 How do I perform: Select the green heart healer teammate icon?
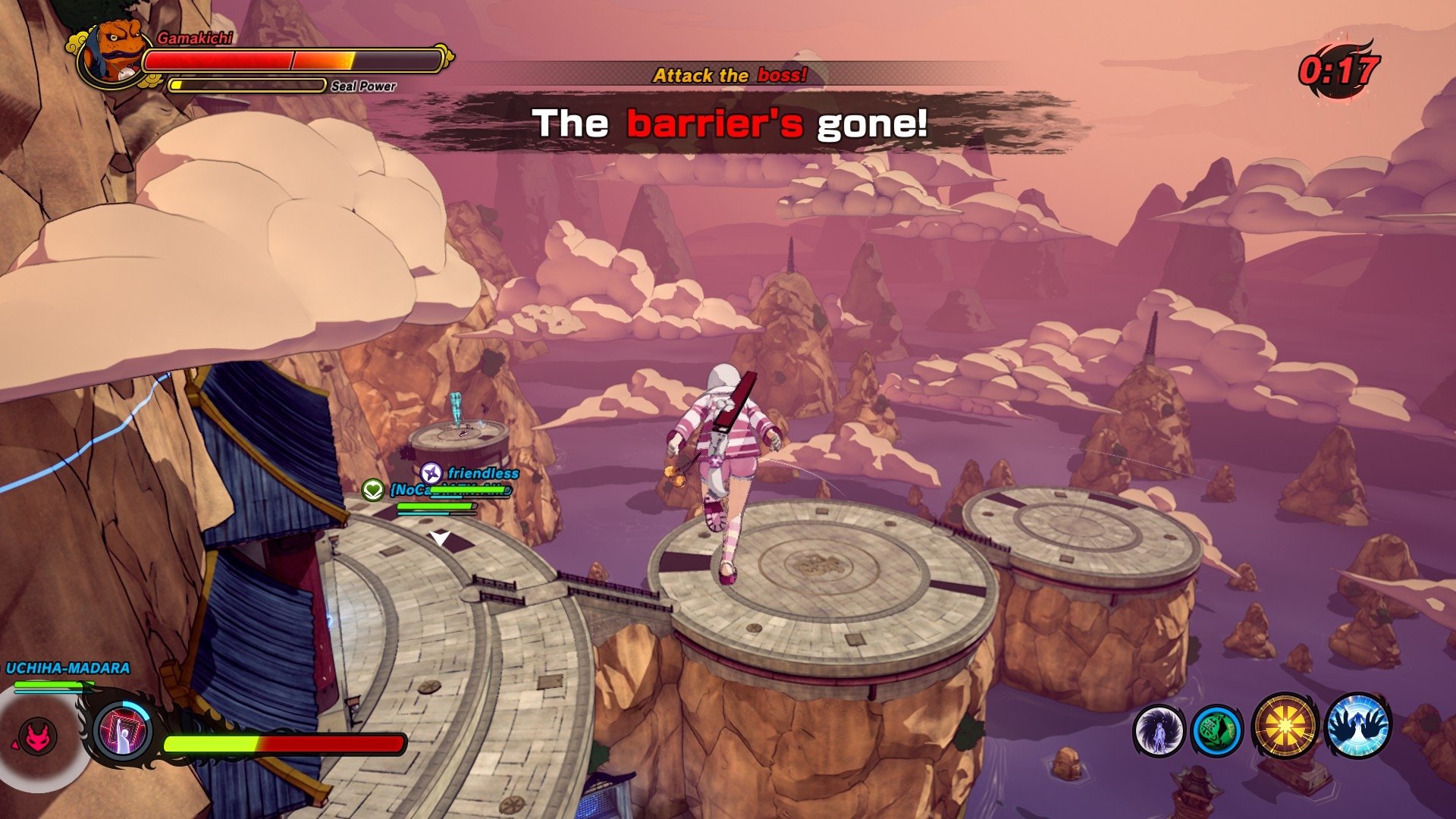click(372, 490)
